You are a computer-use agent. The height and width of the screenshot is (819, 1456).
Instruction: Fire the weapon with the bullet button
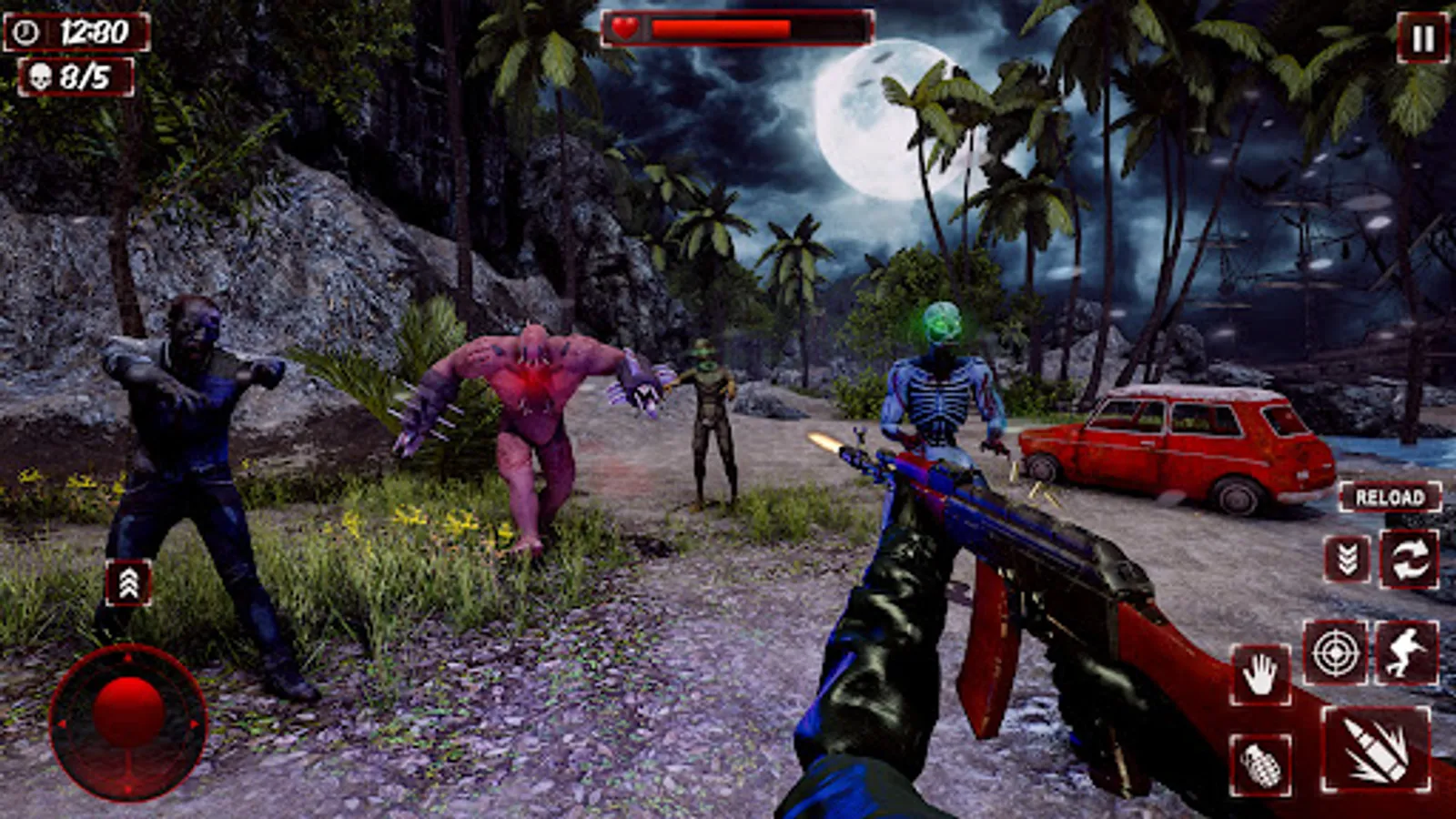1375,749
